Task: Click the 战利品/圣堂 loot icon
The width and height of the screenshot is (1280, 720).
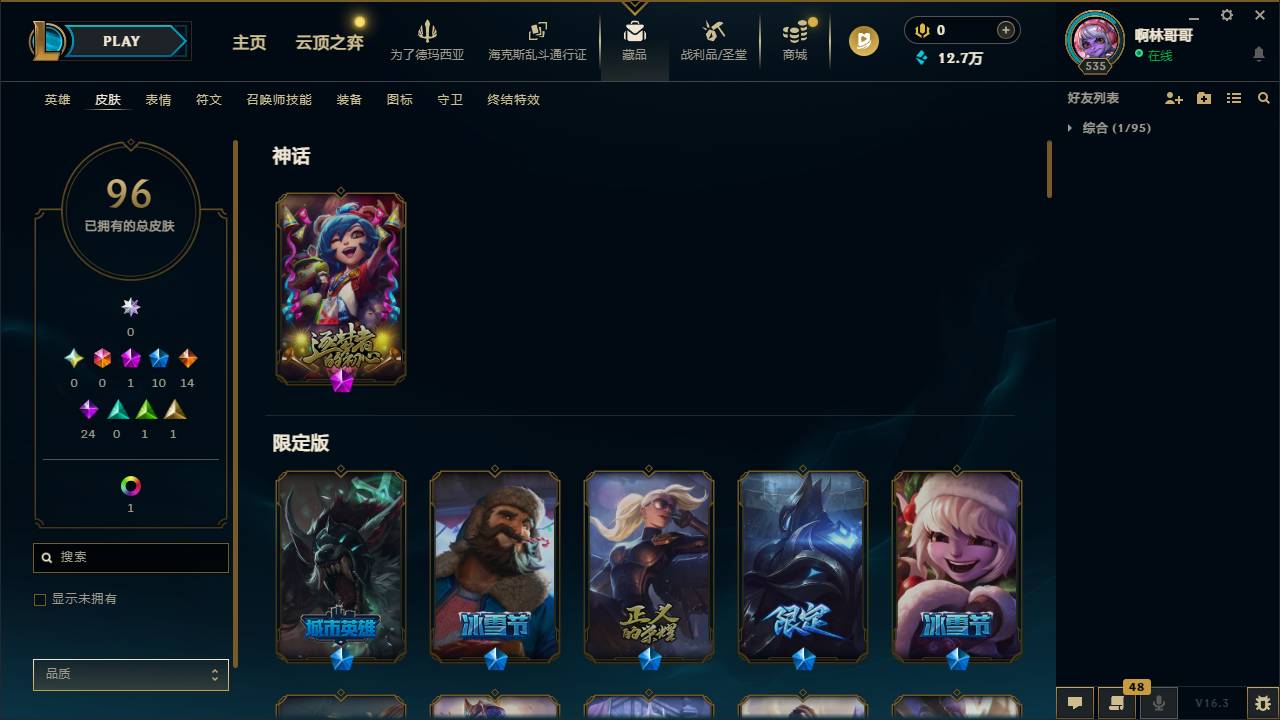Action: tap(712, 32)
